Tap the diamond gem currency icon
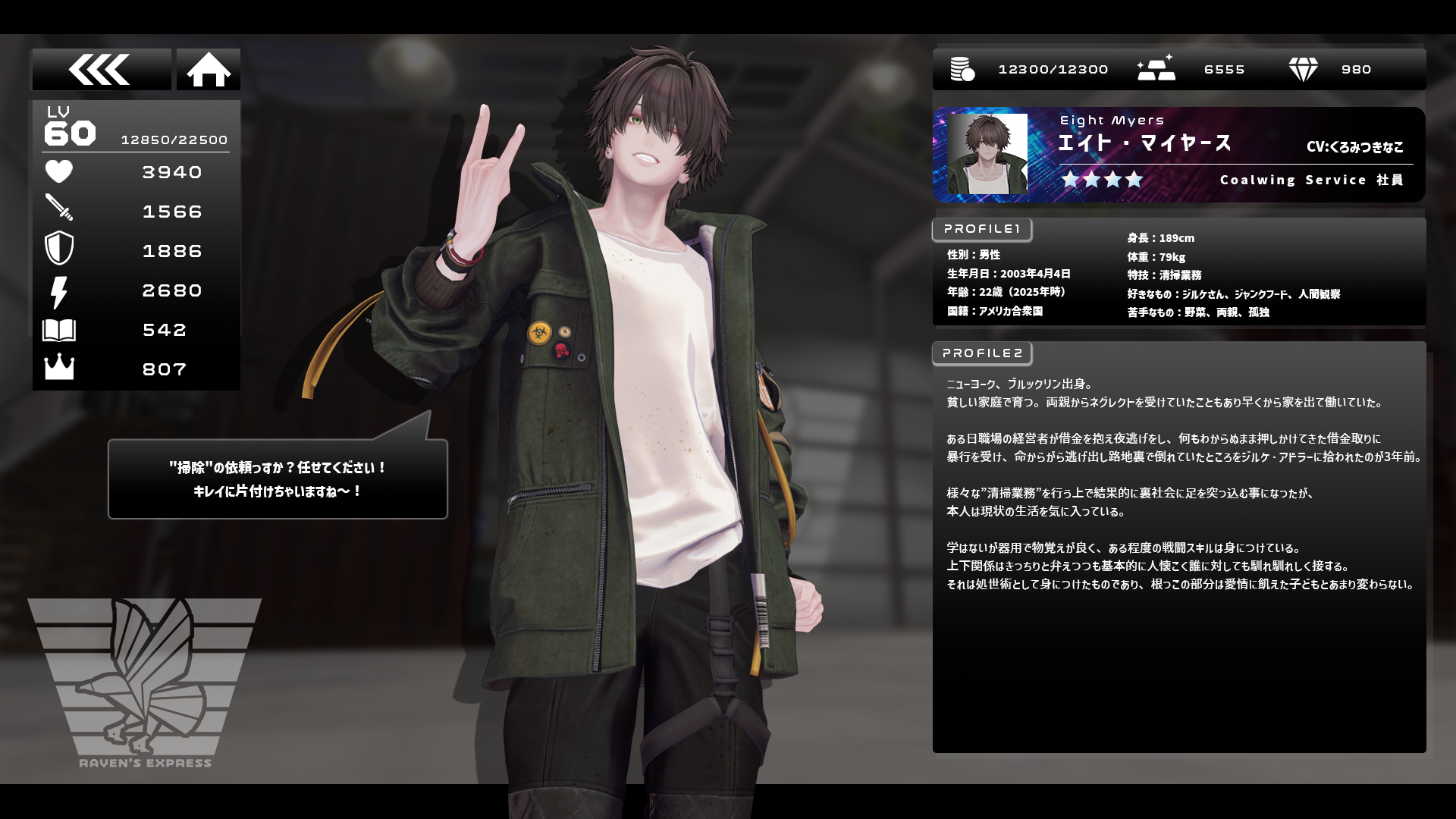 (1303, 70)
